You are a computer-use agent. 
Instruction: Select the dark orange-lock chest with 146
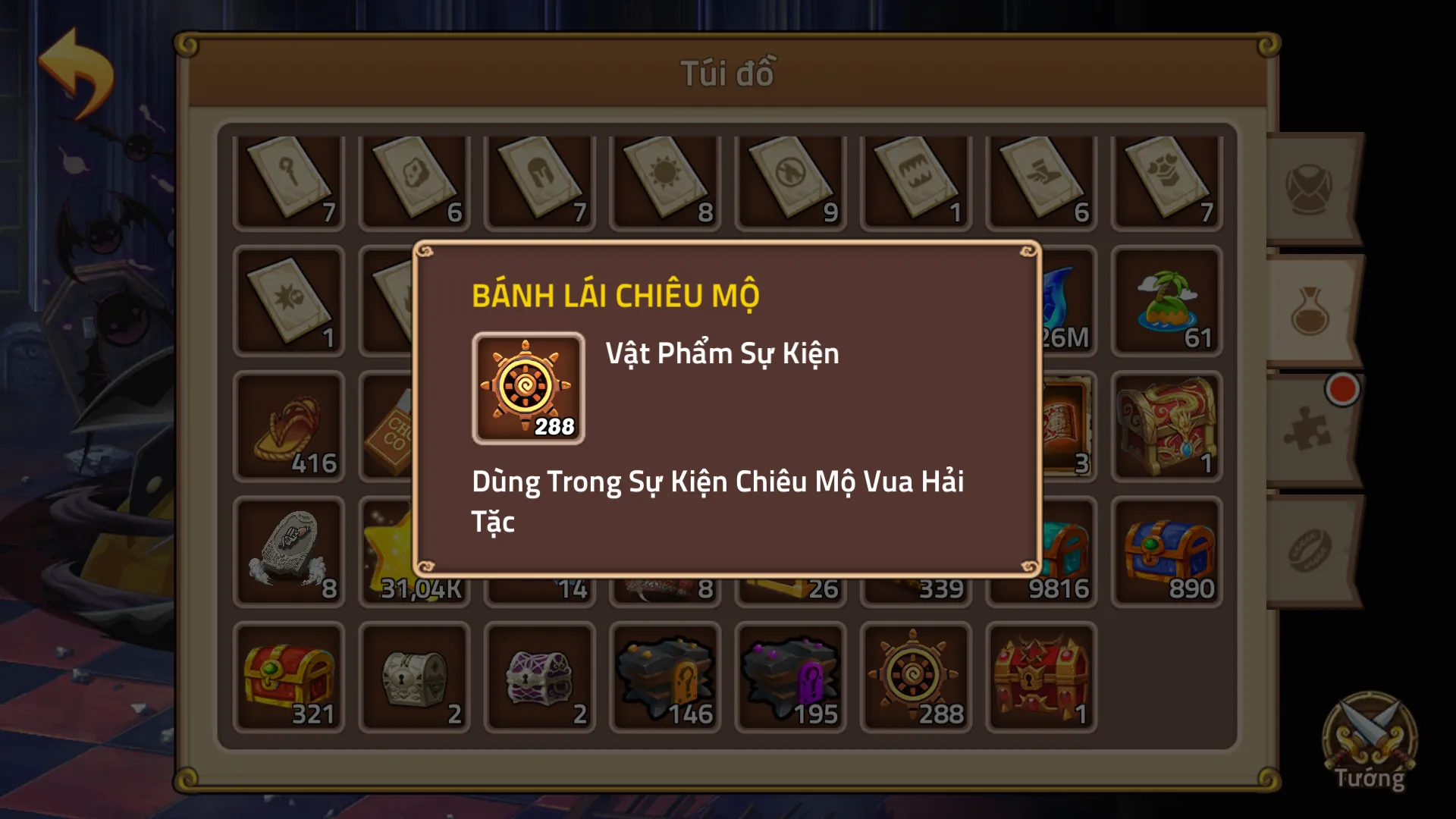[x=665, y=677]
